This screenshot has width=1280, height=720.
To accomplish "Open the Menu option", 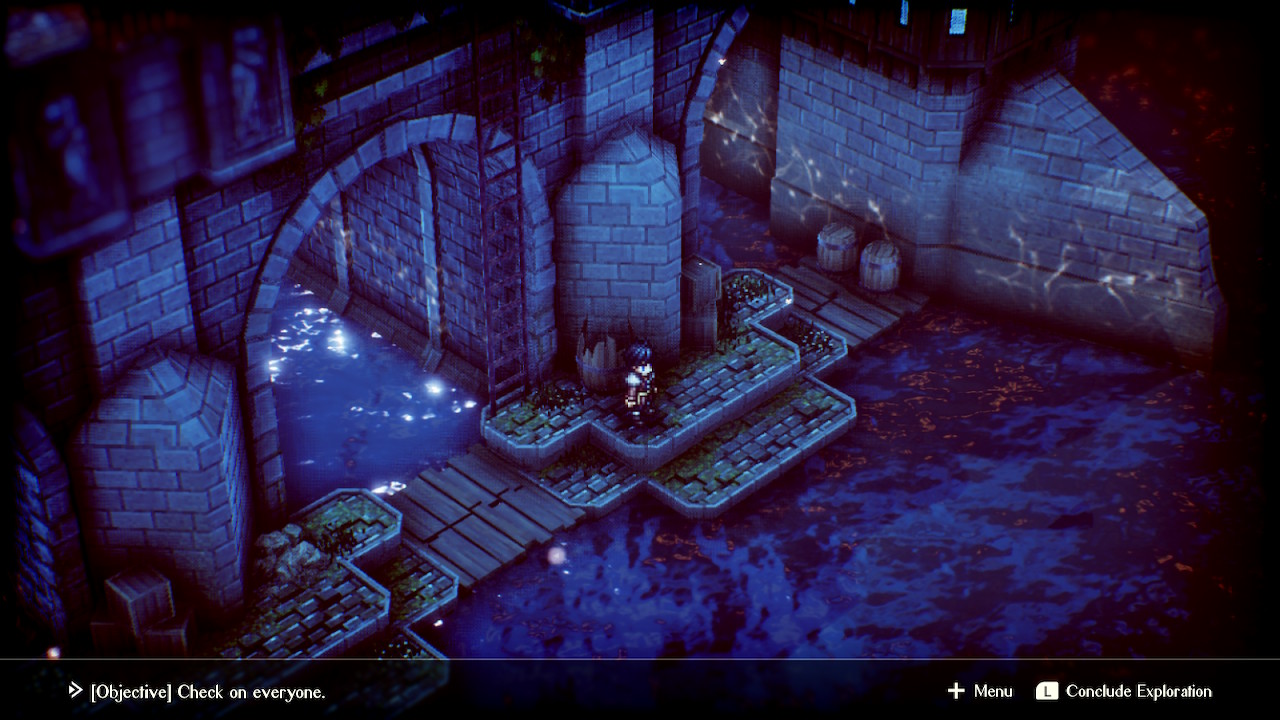I will (980, 691).
